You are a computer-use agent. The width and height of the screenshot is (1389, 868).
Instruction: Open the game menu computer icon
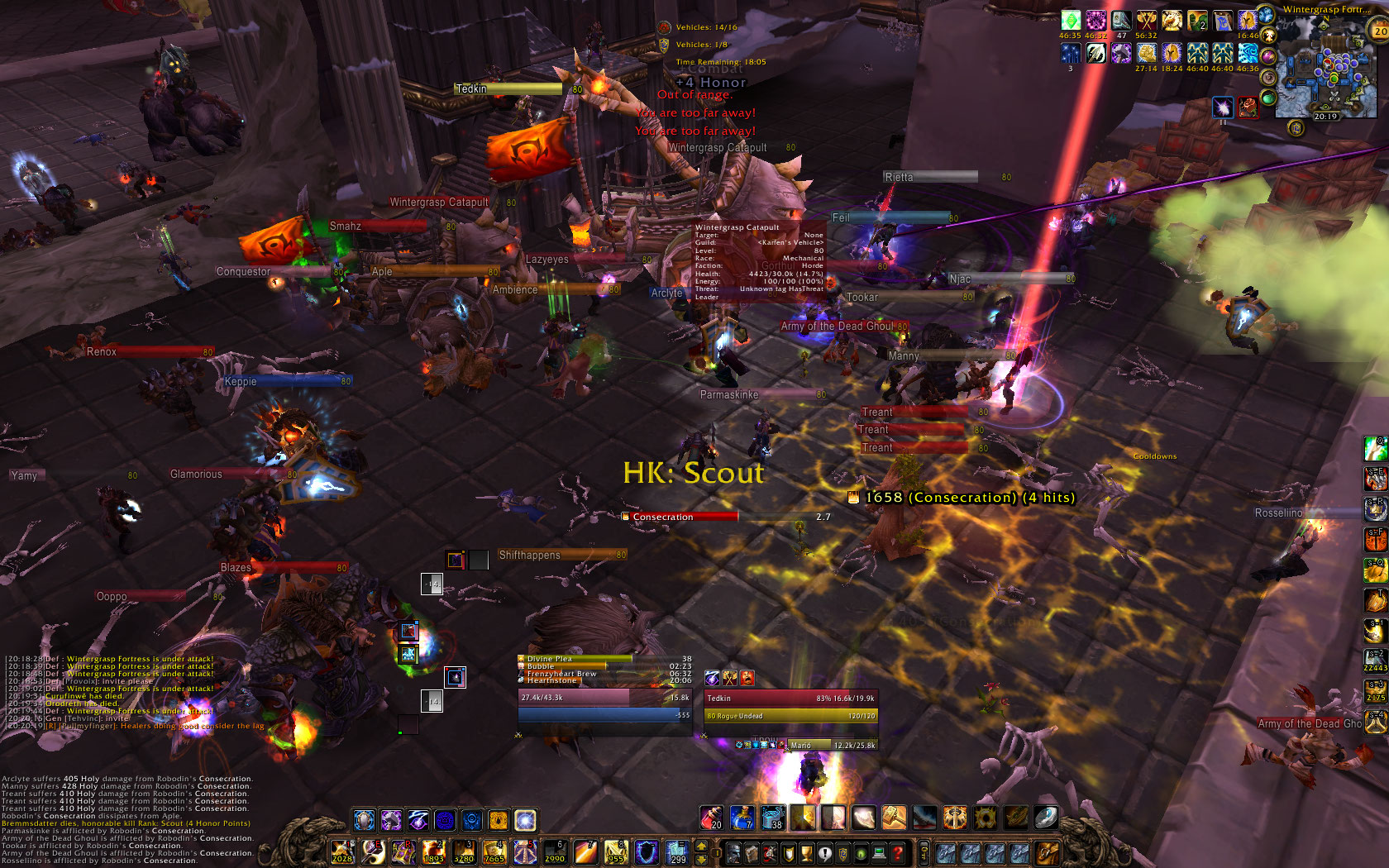point(879,852)
